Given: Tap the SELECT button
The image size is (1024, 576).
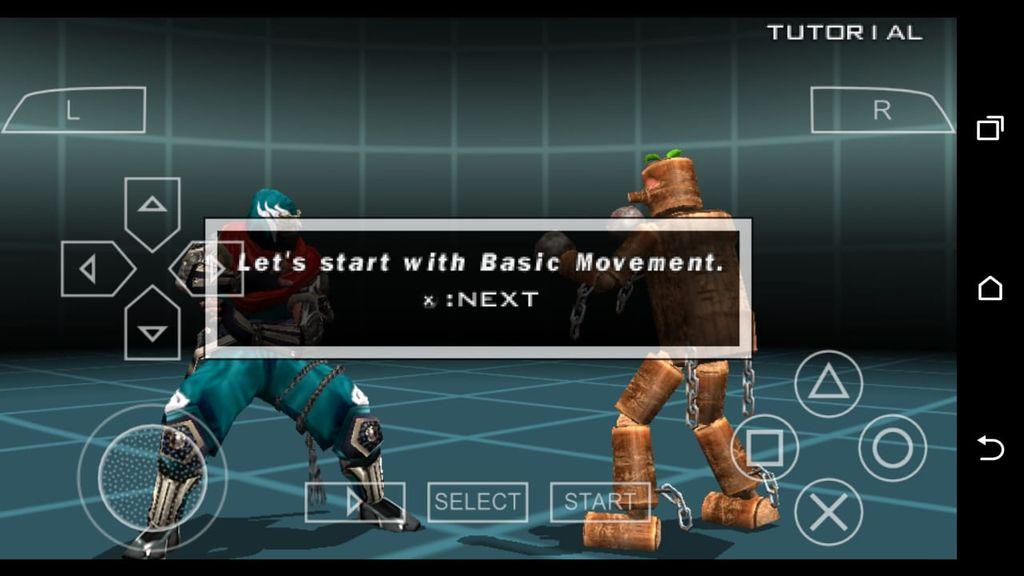Looking at the screenshot, I should coord(477,502).
